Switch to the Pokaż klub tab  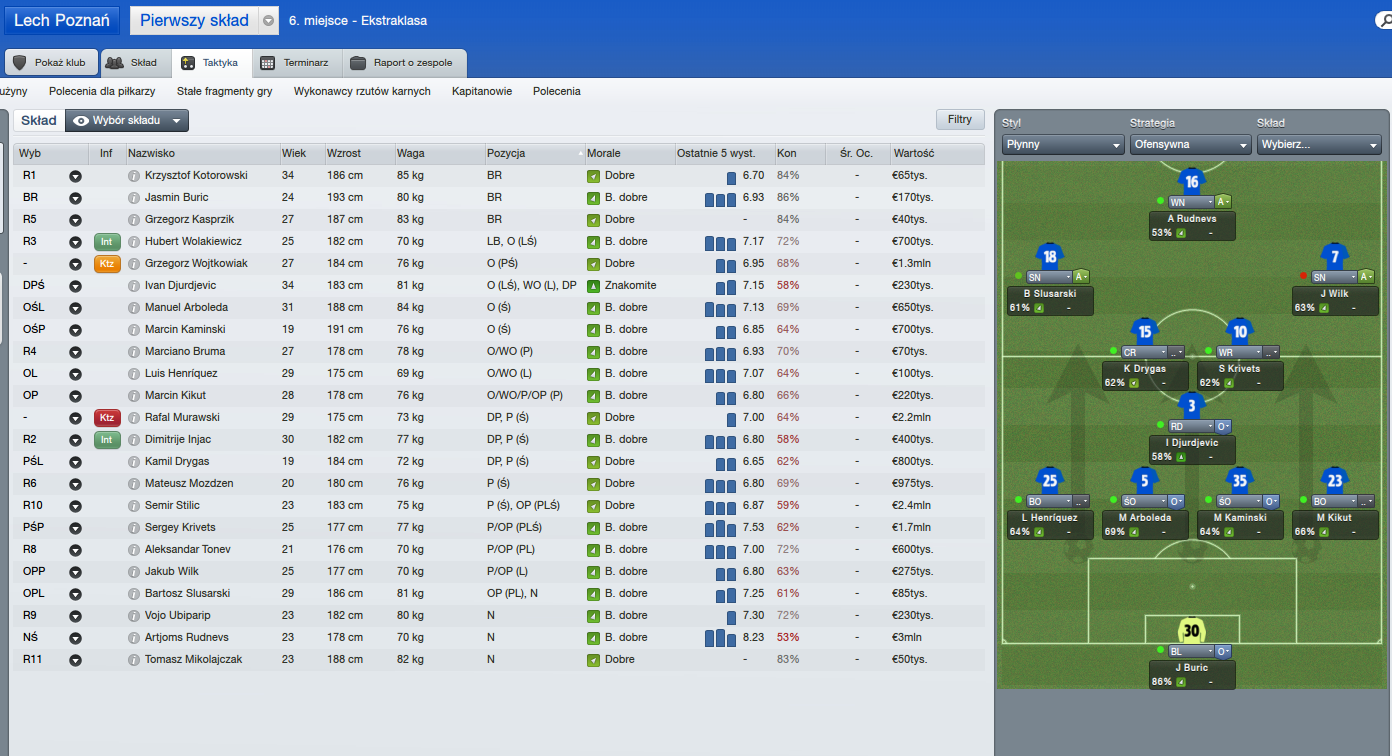tap(50, 62)
